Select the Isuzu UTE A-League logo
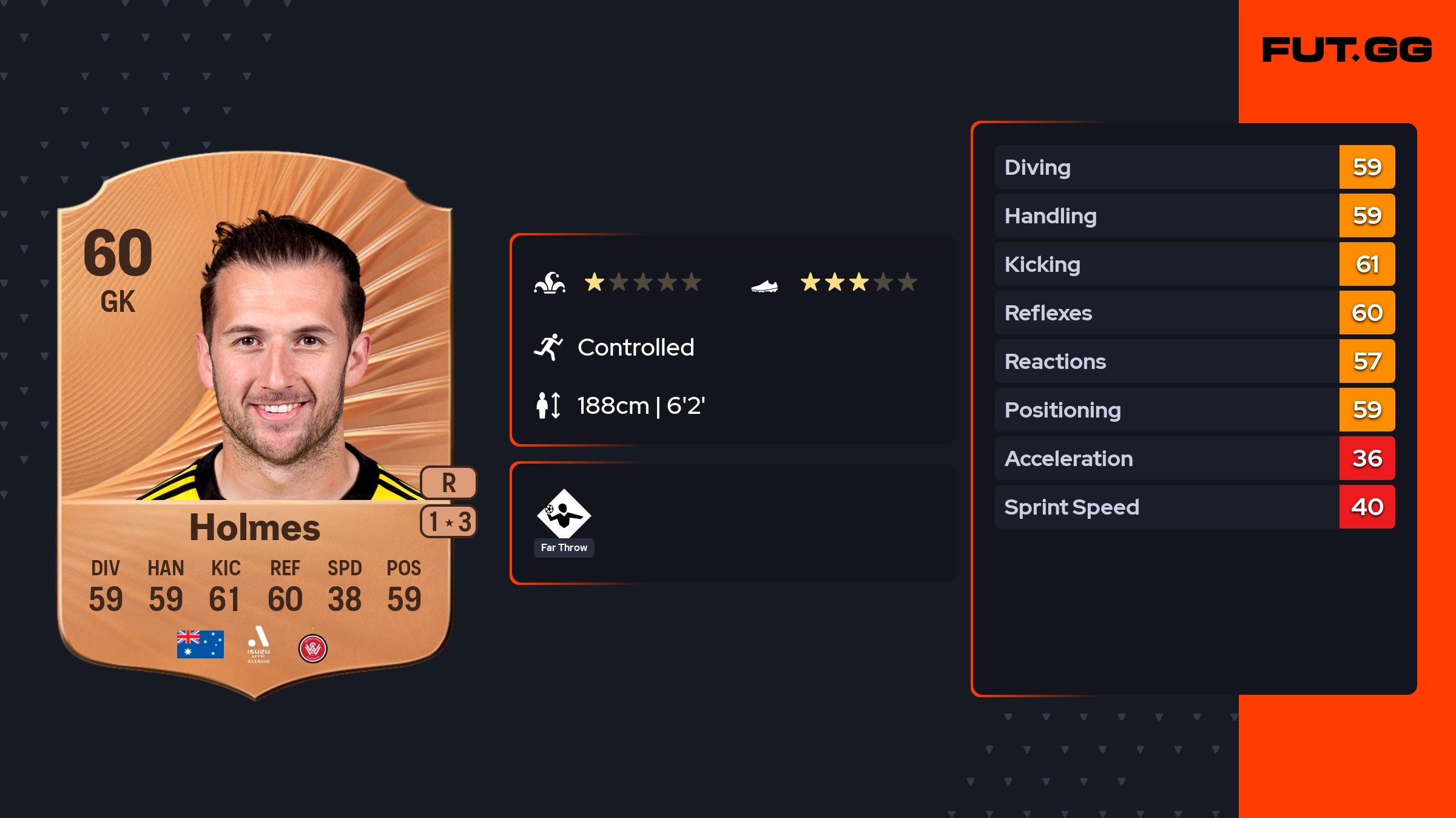The height and width of the screenshot is (818, 1456). tap(258, 644)
